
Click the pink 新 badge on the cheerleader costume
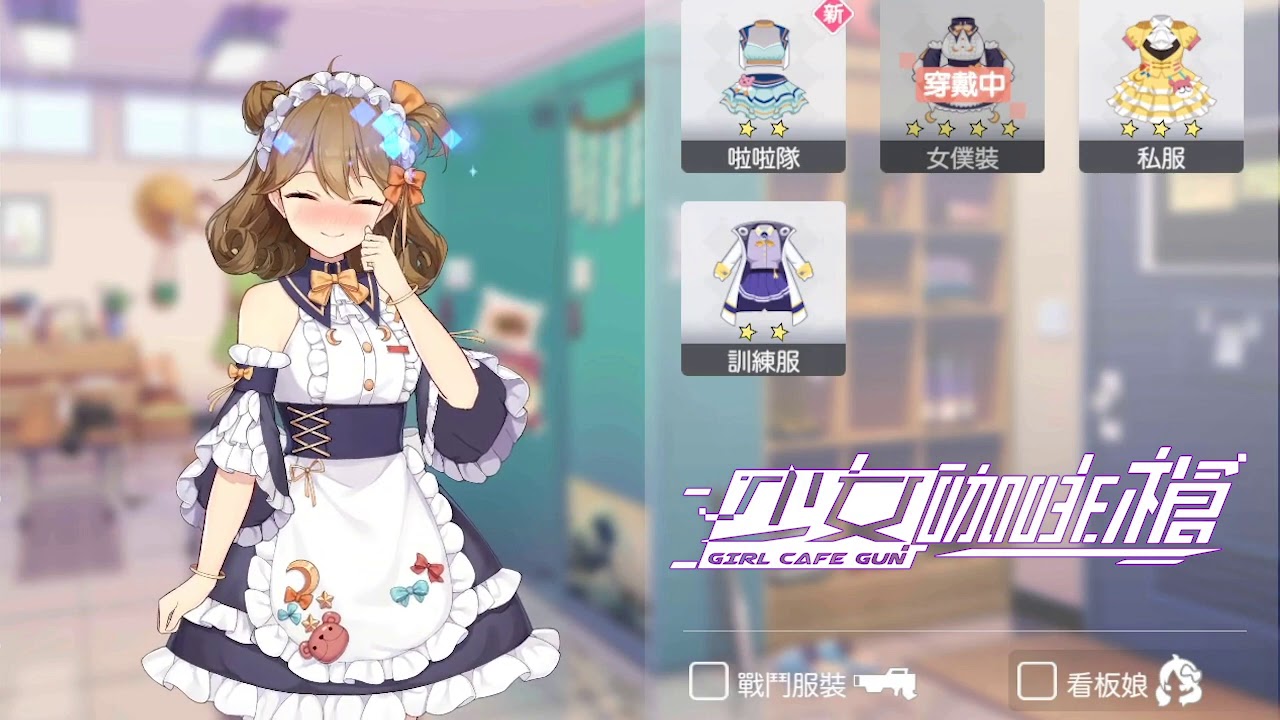click(833, 15)
